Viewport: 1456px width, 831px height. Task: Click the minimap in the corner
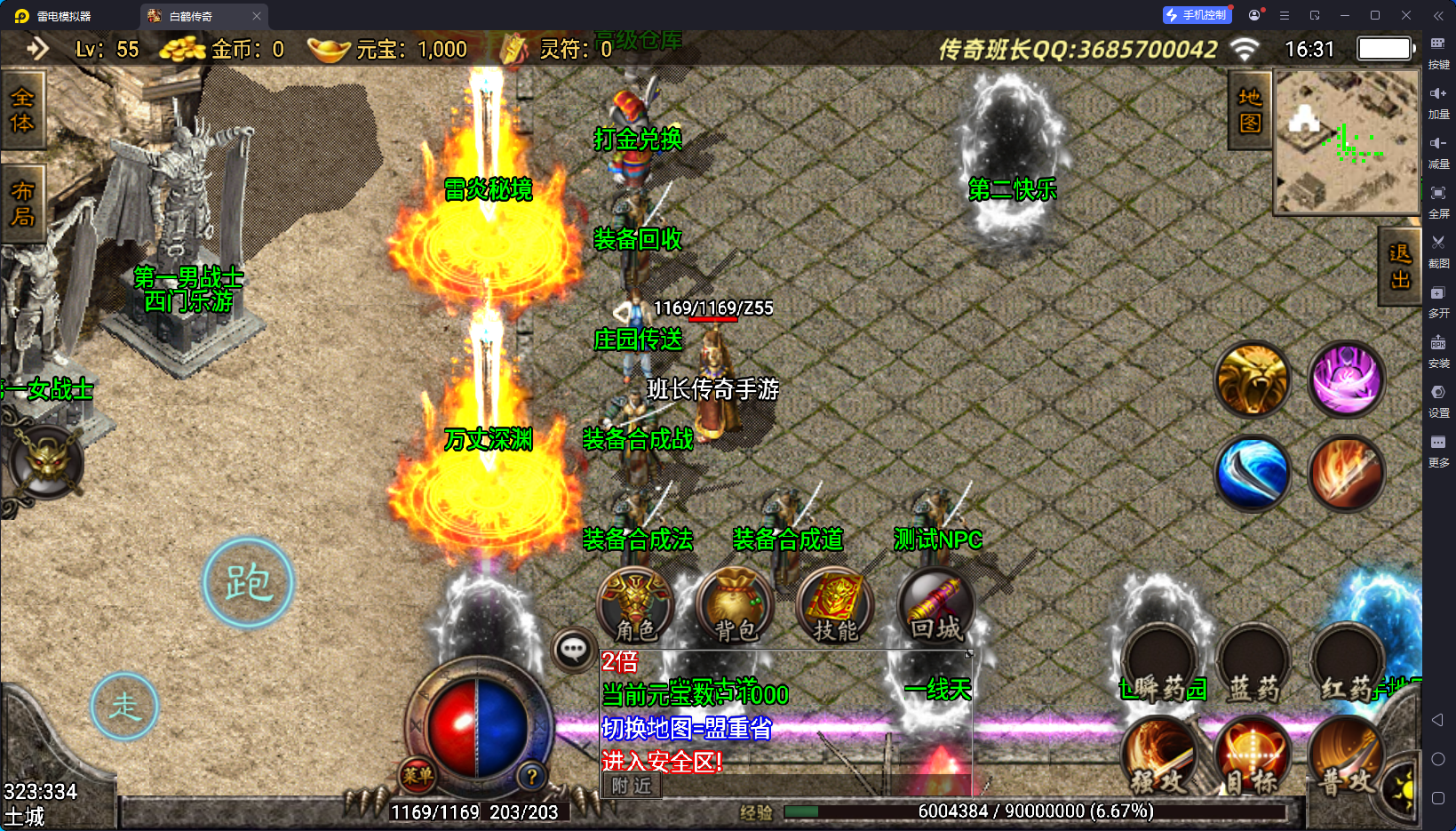pyautogui.click(x=1347, y=140)
